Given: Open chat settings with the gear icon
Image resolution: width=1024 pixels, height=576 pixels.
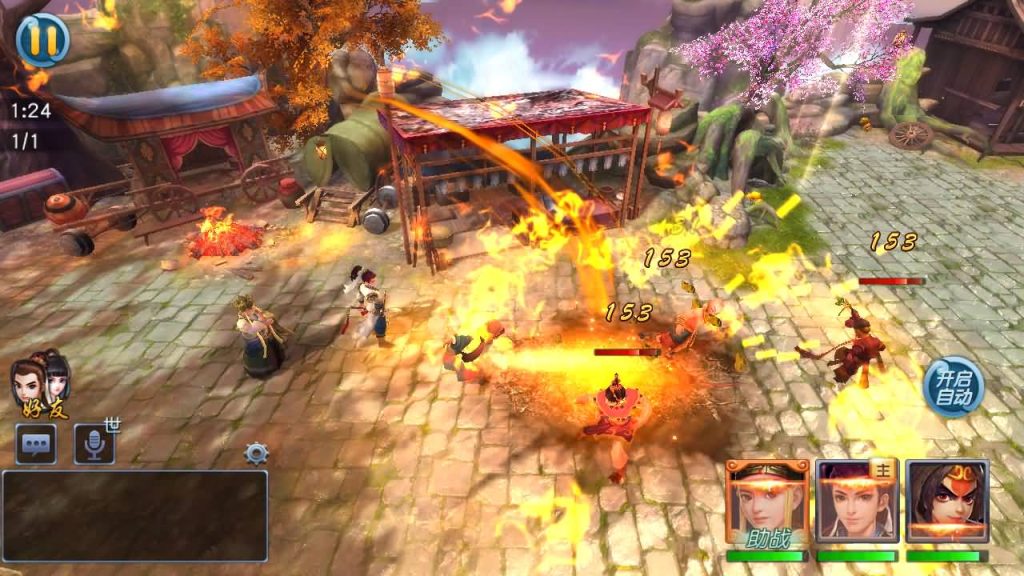Looking at the screenshot, I should pyautogui.click(x=257, y=454).
